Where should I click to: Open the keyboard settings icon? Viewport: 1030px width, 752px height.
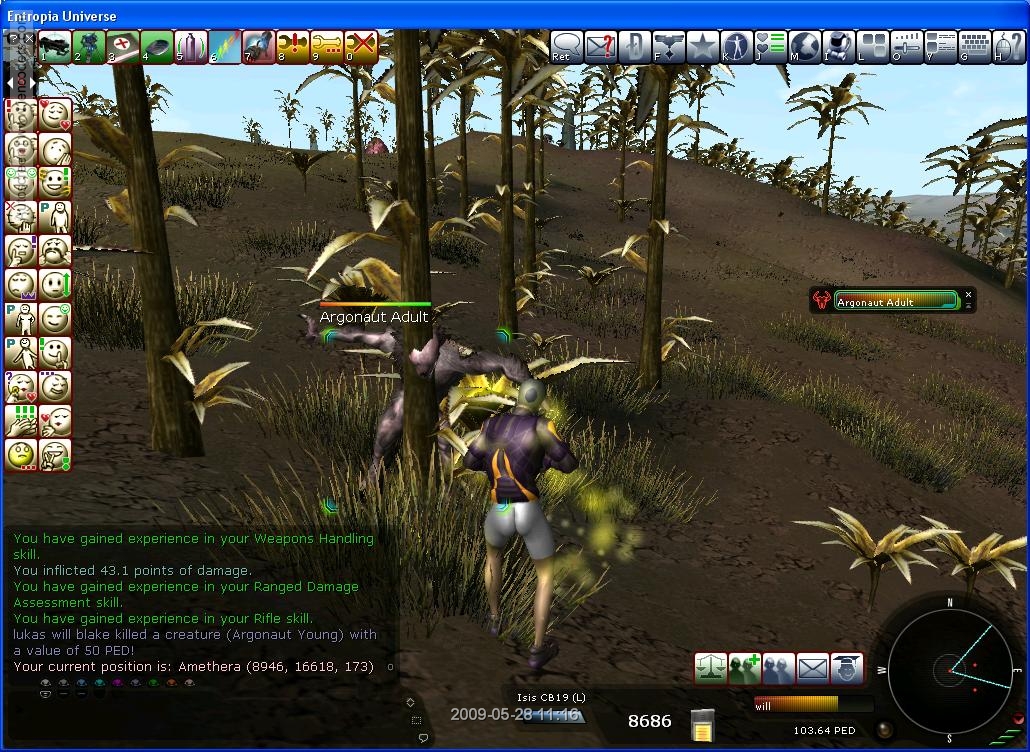(975, 46)
